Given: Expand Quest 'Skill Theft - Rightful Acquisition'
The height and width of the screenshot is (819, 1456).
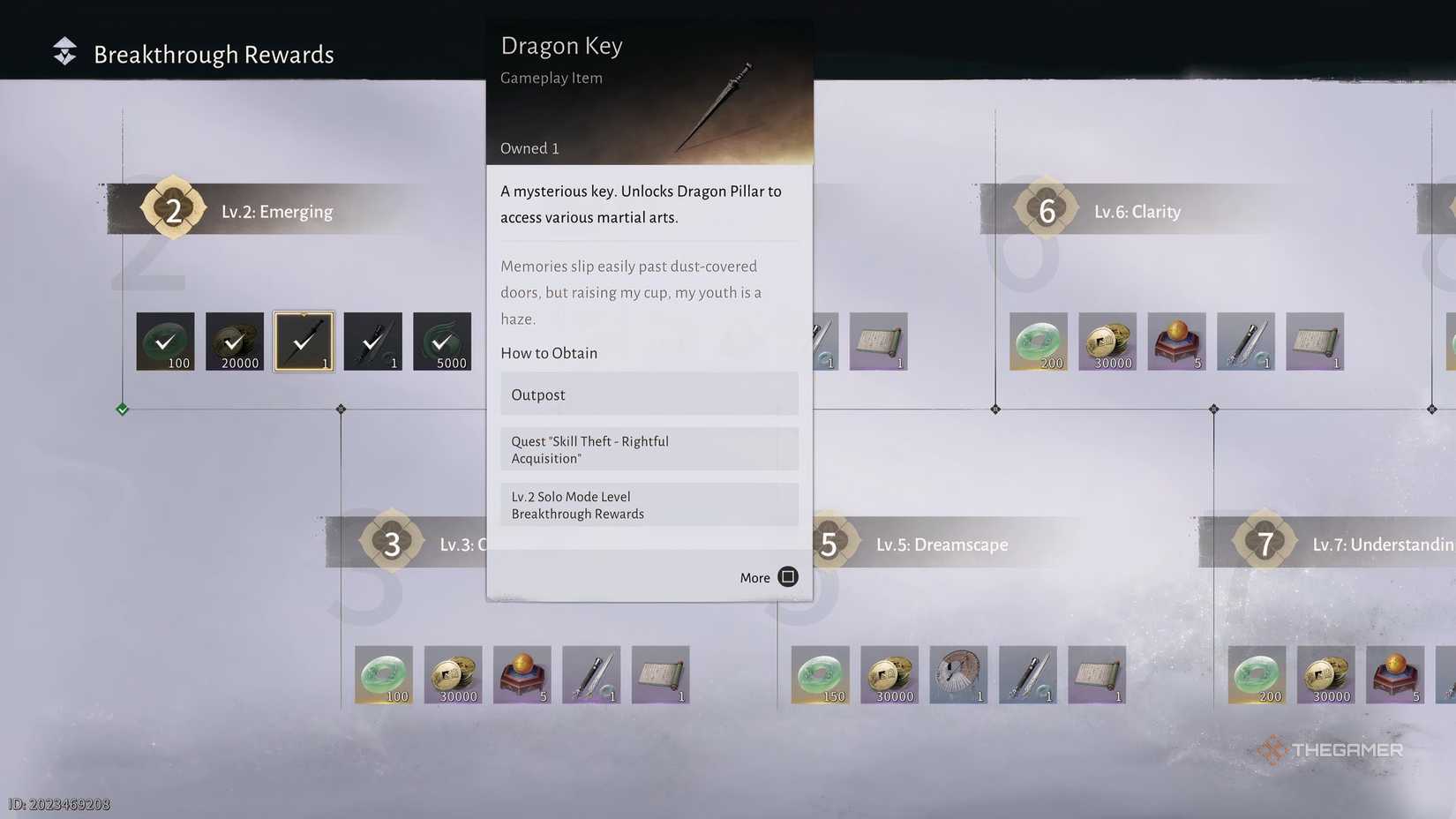Looking at the screenshot, I should [x=649, y=449].
